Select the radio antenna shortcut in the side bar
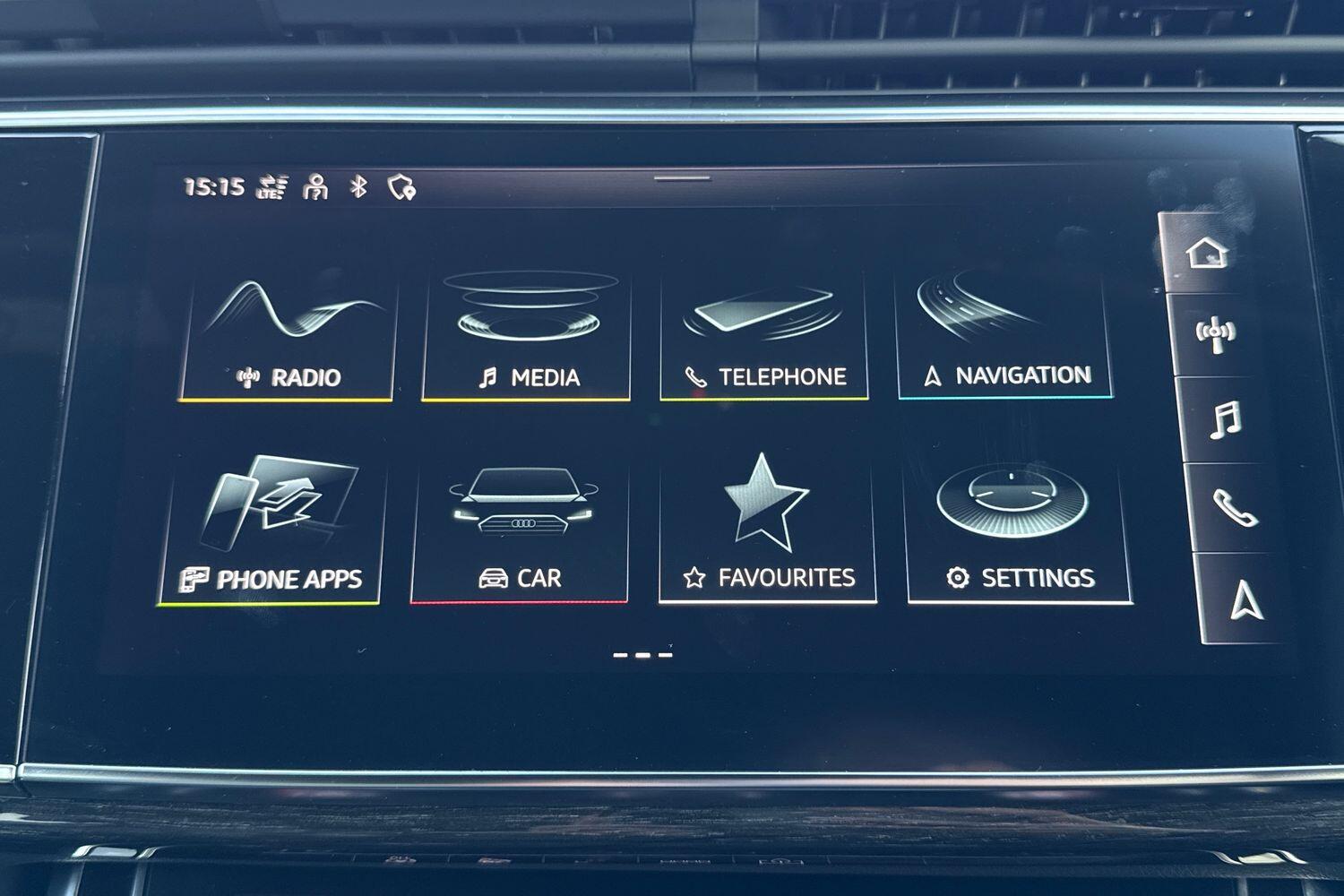1344x896 pixels. [x=1216, y=334]
